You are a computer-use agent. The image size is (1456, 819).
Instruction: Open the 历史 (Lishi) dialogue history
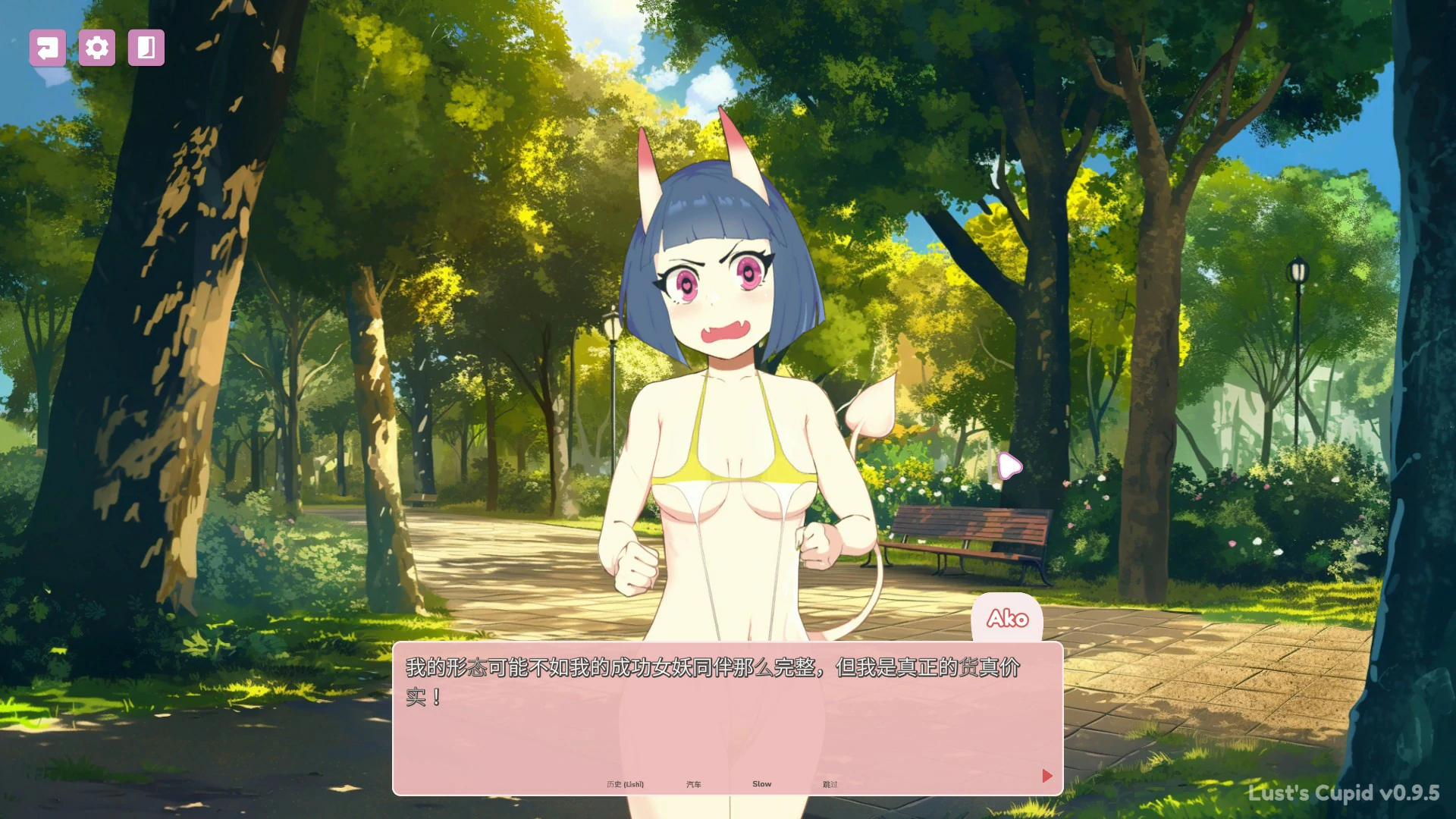pyautogui.click(x=625, y=784)
